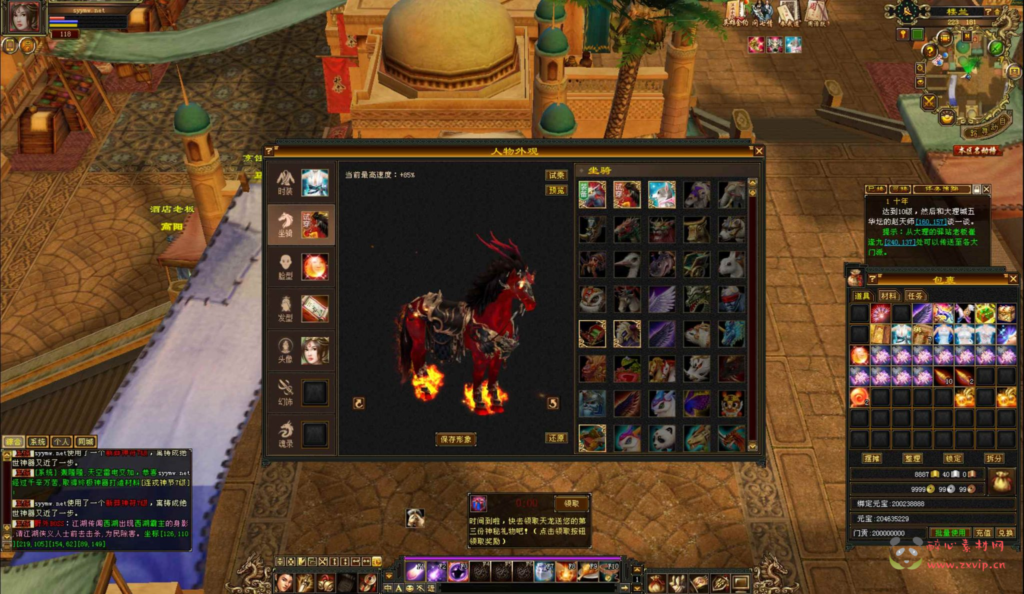Select the golden treasure chest item
This screenshot has width=1024, height=594.
(1006, 313)
